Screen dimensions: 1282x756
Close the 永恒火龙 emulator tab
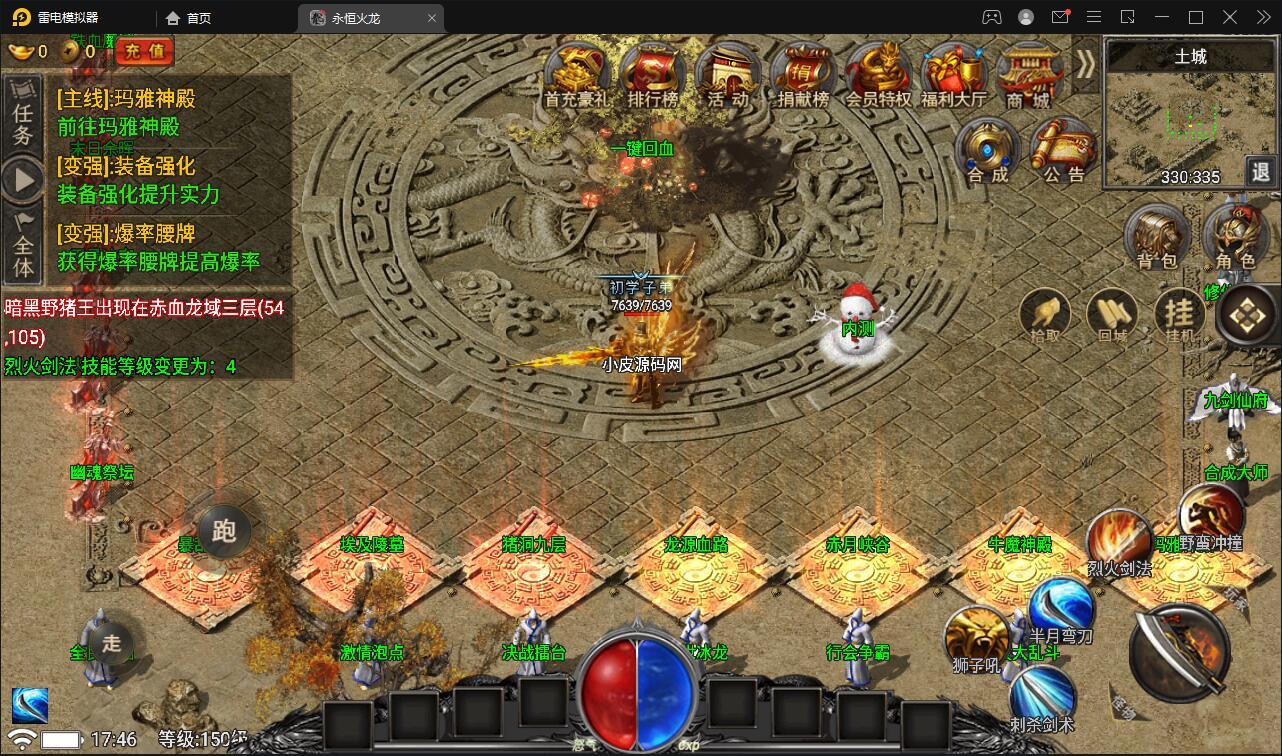pyautogui.click(x=432, y=18)
